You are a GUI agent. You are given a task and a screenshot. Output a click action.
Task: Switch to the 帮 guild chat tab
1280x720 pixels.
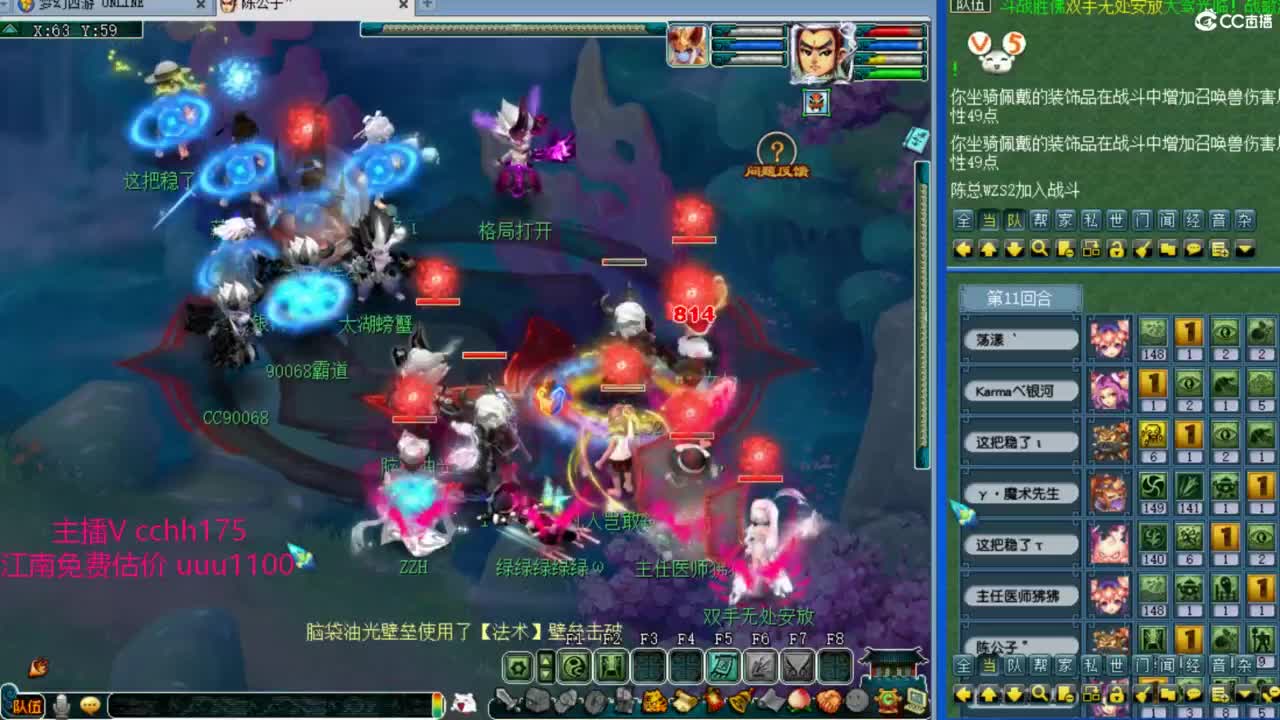[x=1039, y=219]
